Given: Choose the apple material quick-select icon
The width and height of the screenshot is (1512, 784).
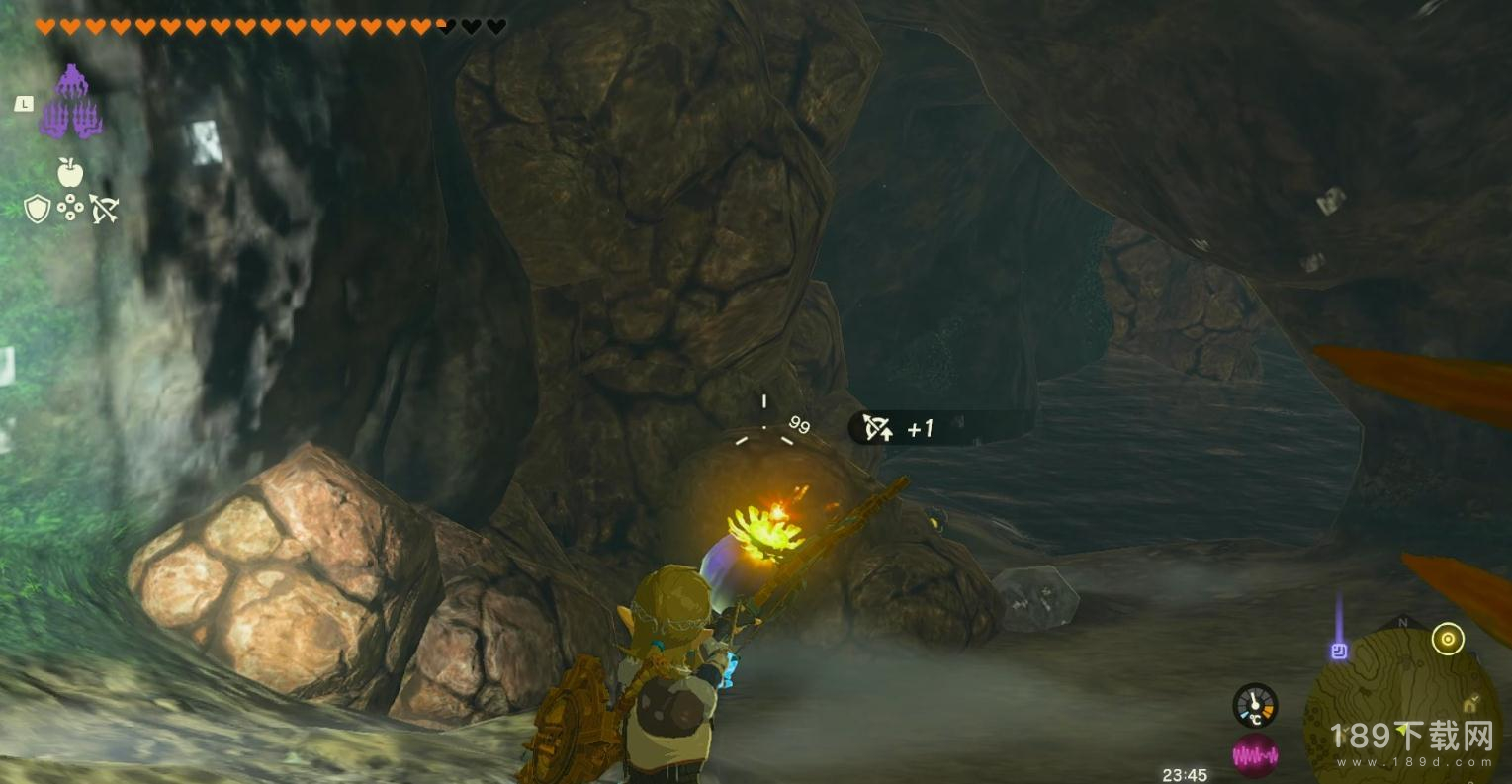Looking at the screenshot, I should pyautogui.click(x=69, y=173).
